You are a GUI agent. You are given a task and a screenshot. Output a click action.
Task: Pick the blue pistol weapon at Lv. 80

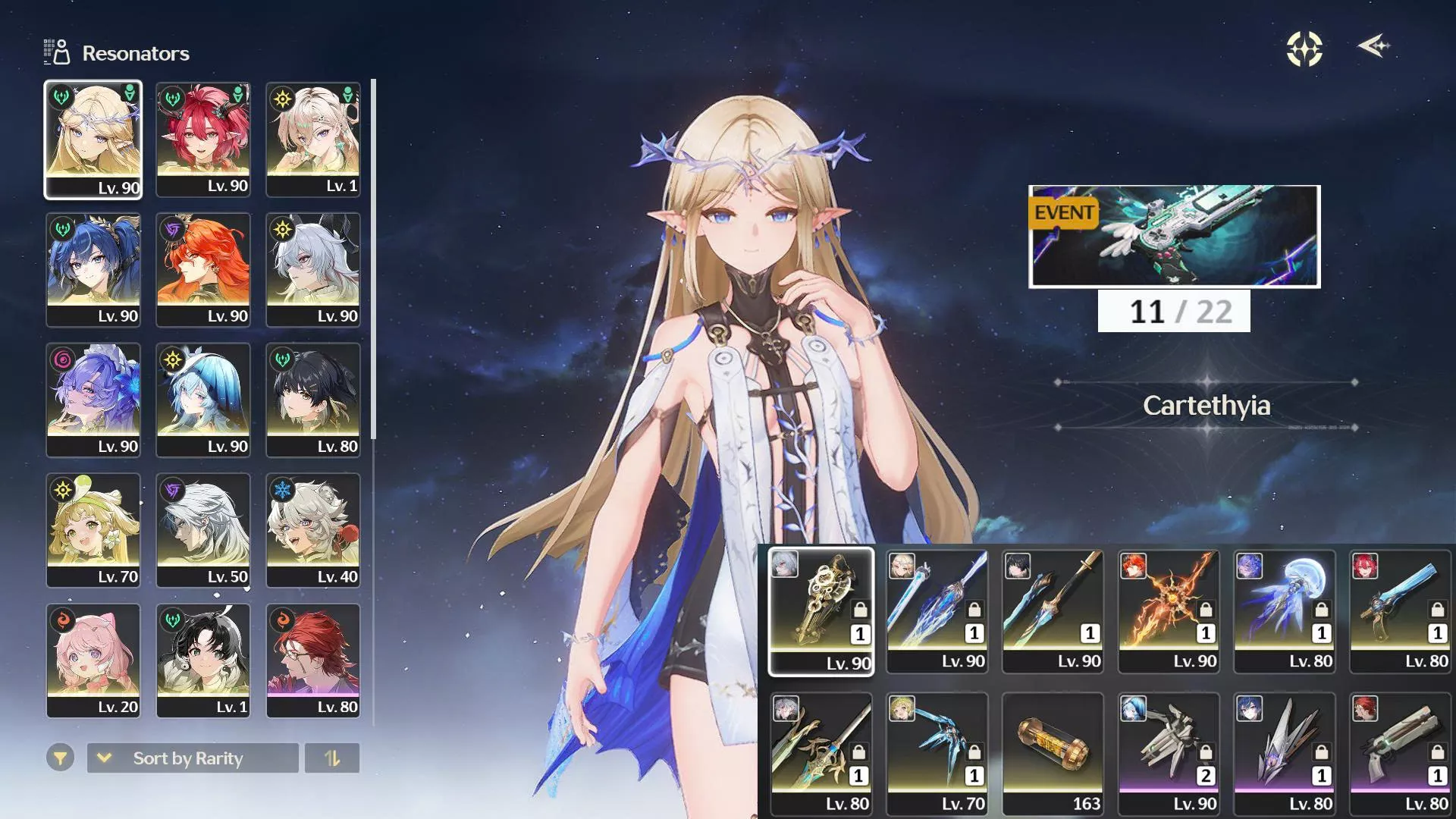pyautogui.click(x=1401, y=610)
